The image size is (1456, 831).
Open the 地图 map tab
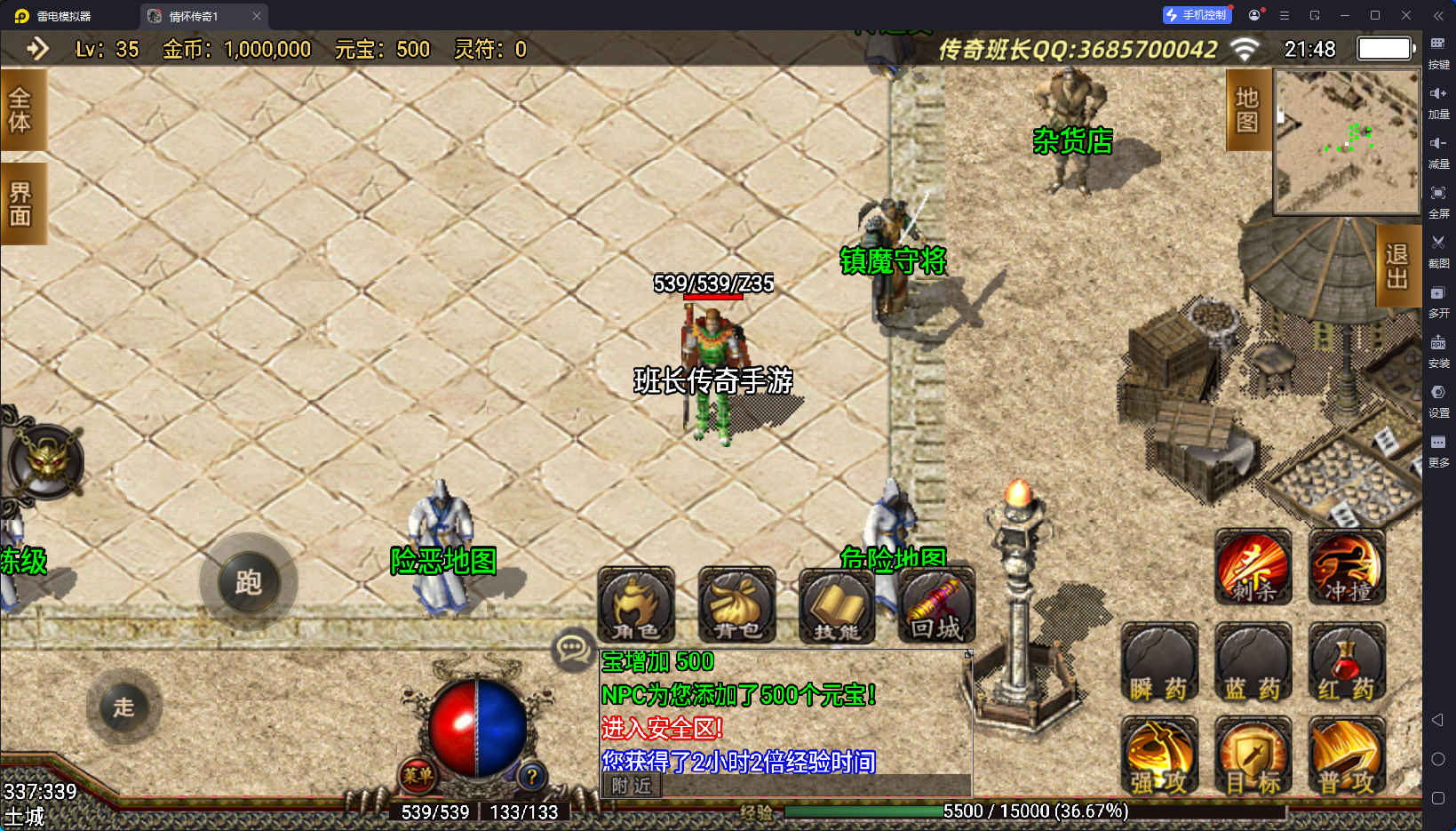(1247, 110)
